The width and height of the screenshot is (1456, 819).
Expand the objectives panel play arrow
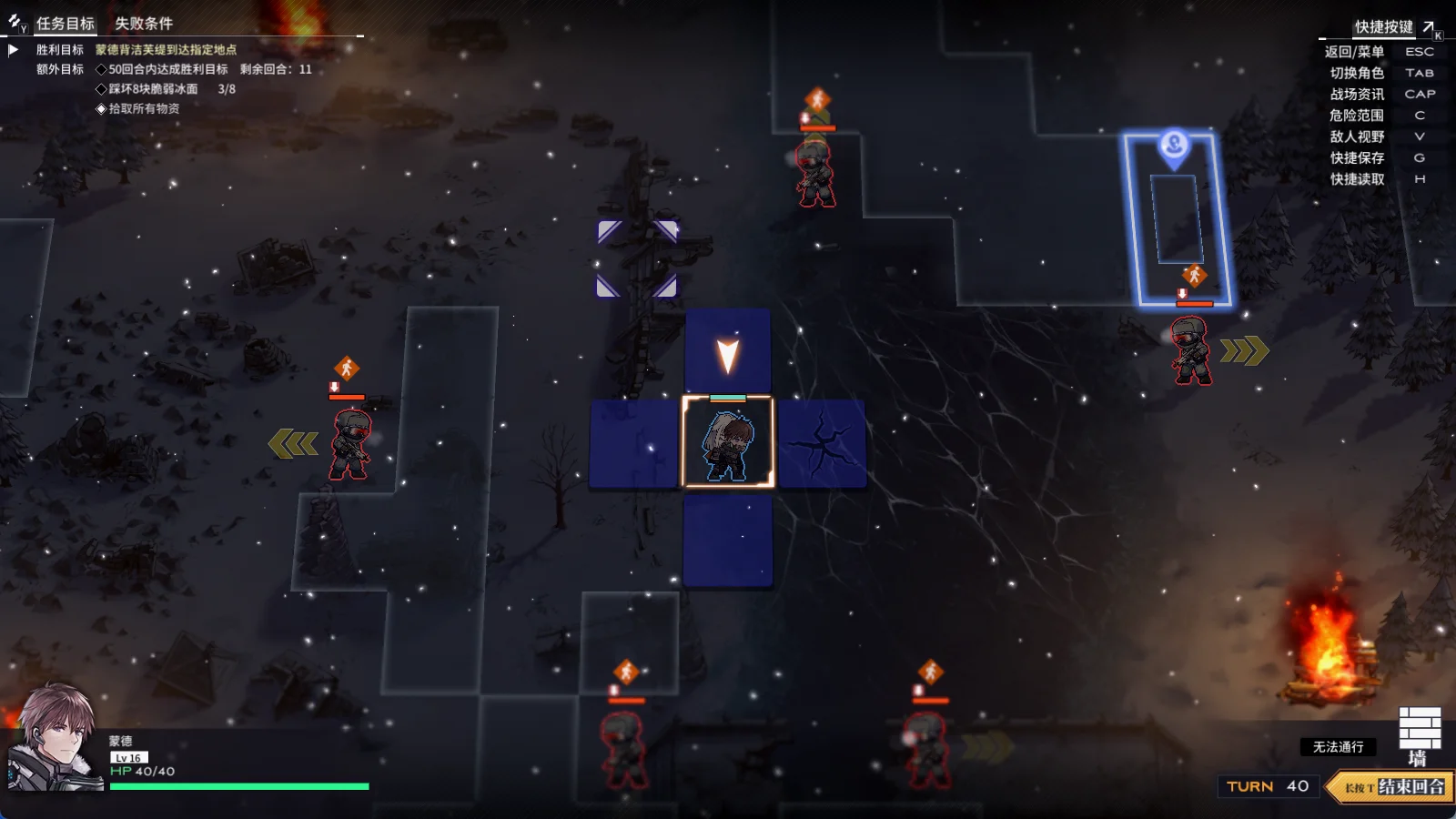click(14, 50)
